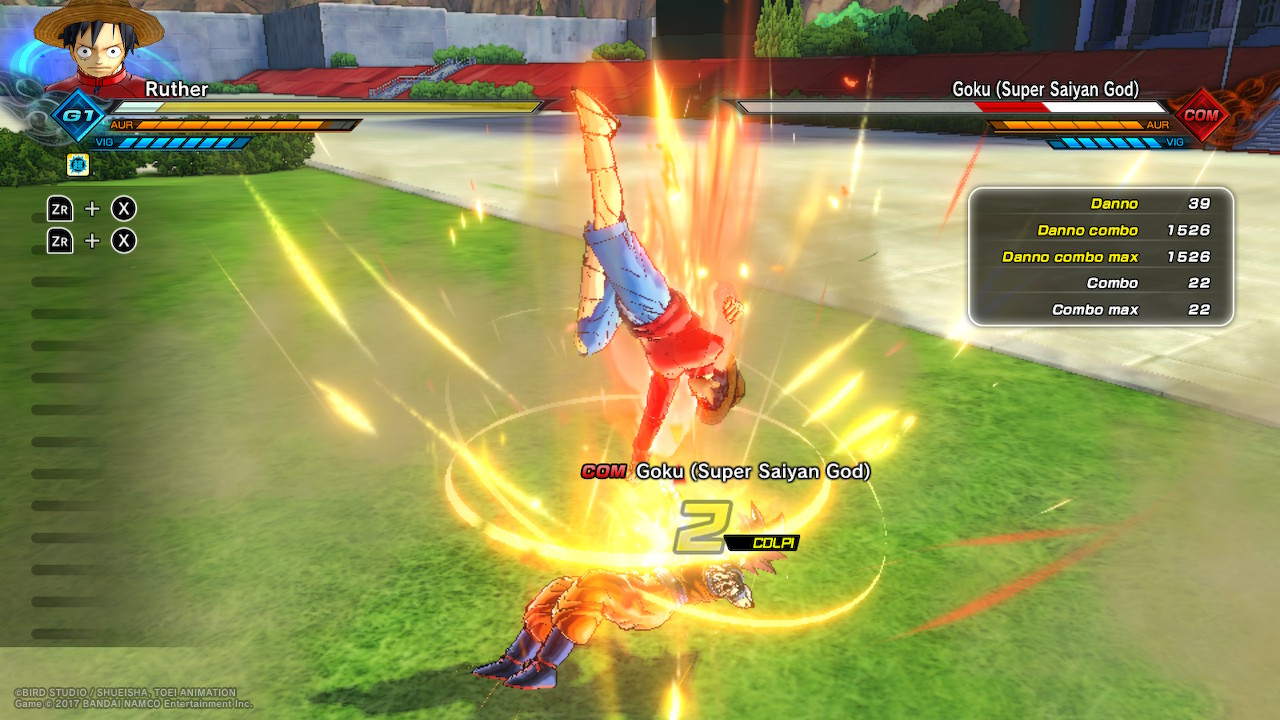Click the Ruther name label
The image size is (1280, 720).
click(x=177, y=89)
